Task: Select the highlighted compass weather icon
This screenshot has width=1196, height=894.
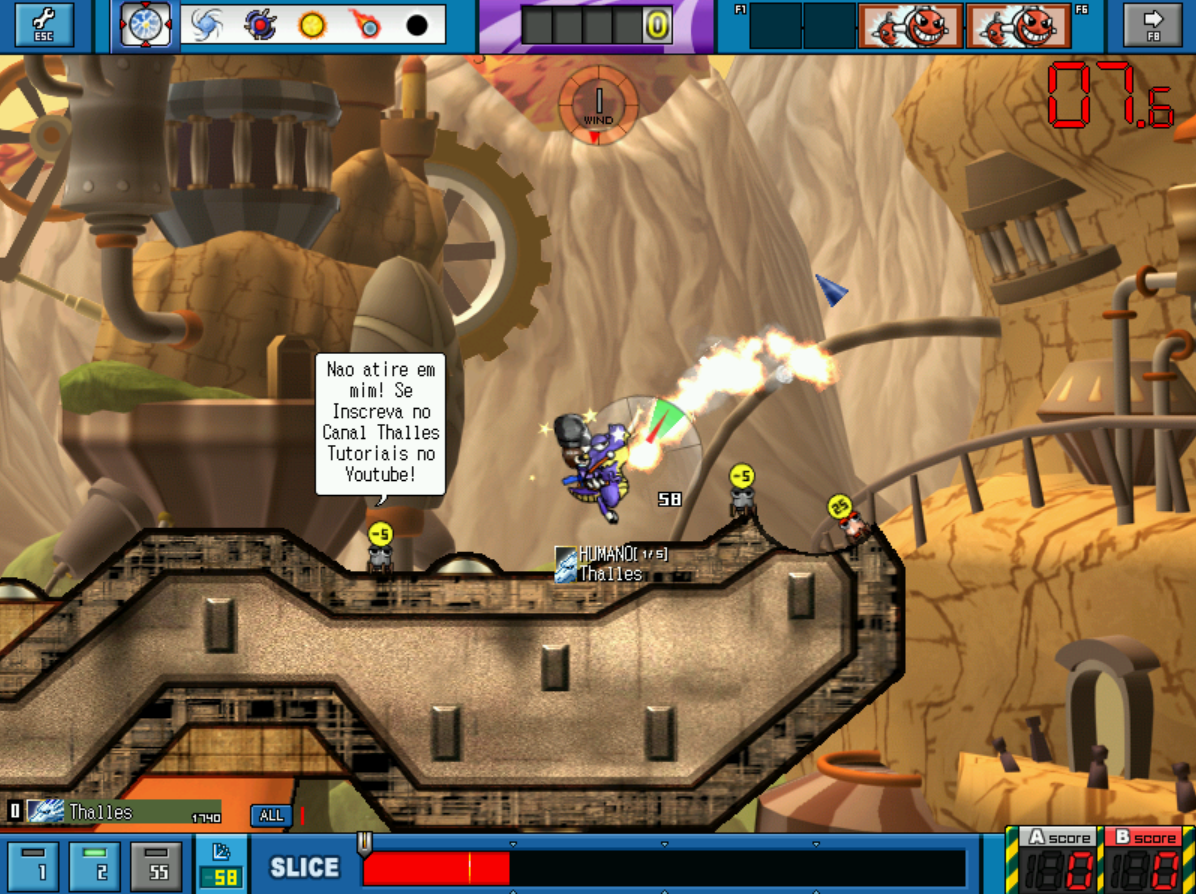Action: 146,25
